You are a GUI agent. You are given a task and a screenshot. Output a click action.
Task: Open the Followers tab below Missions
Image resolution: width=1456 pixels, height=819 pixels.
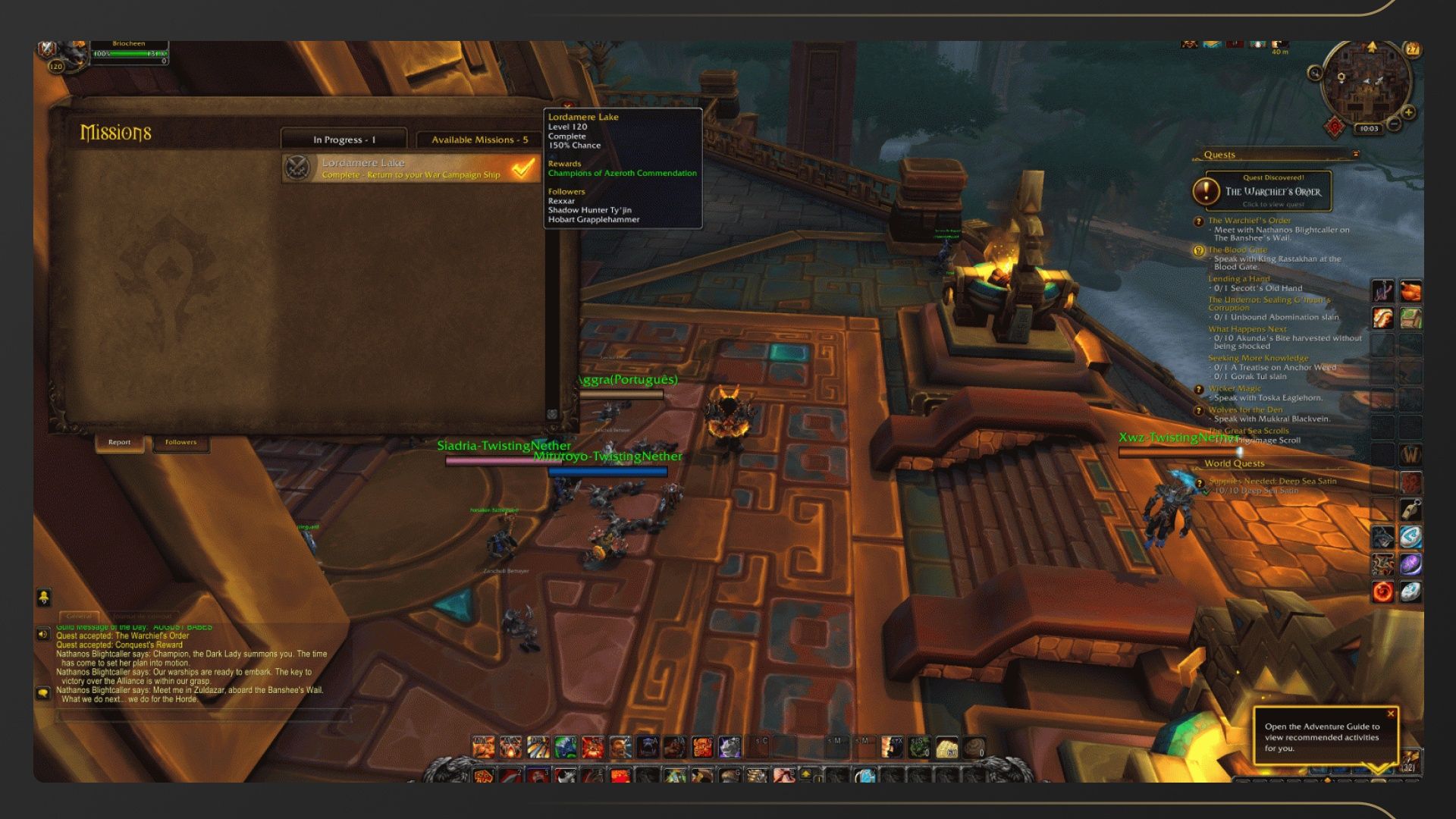tap(180, 442)
